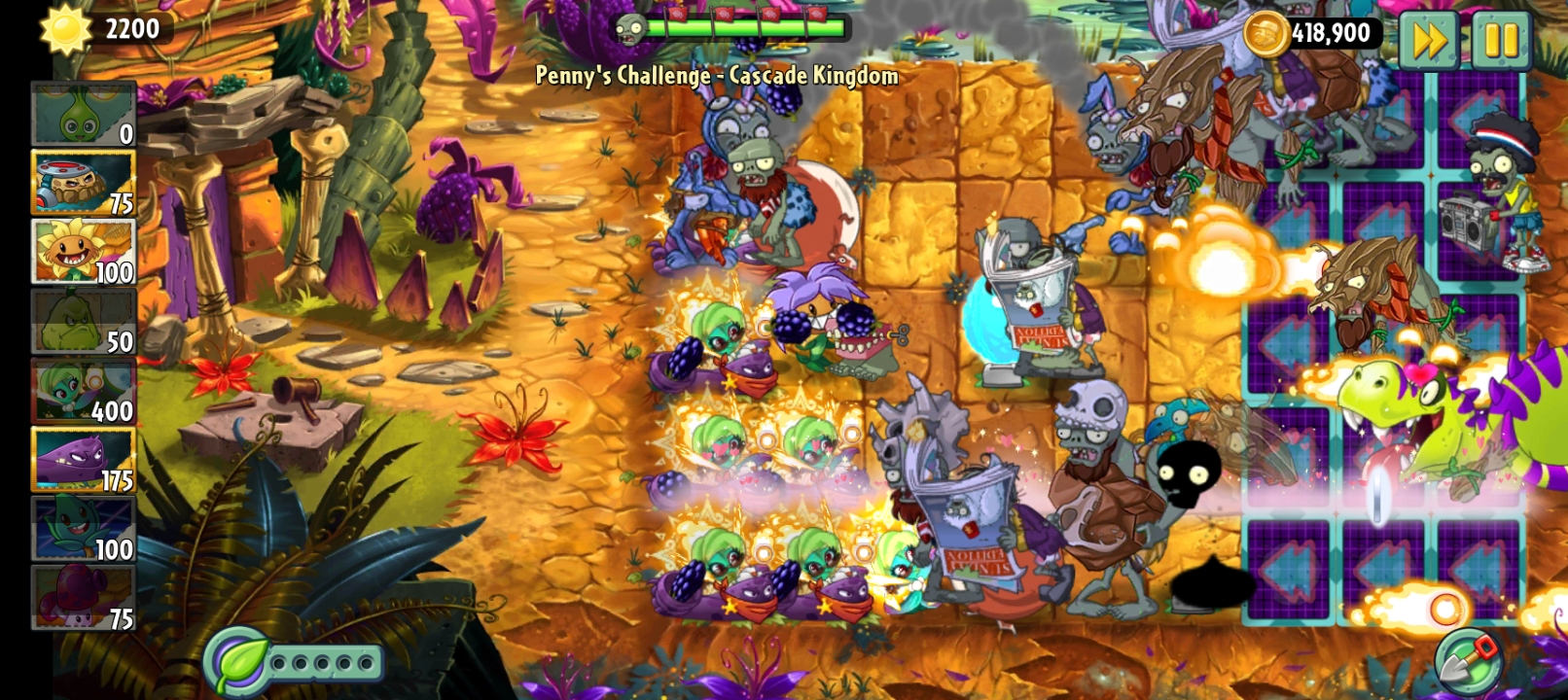Pick the Primal Potato Mine seed packet
Image resolution: width=1568 pixels, height=700 pixels.
tap(83, 183)
